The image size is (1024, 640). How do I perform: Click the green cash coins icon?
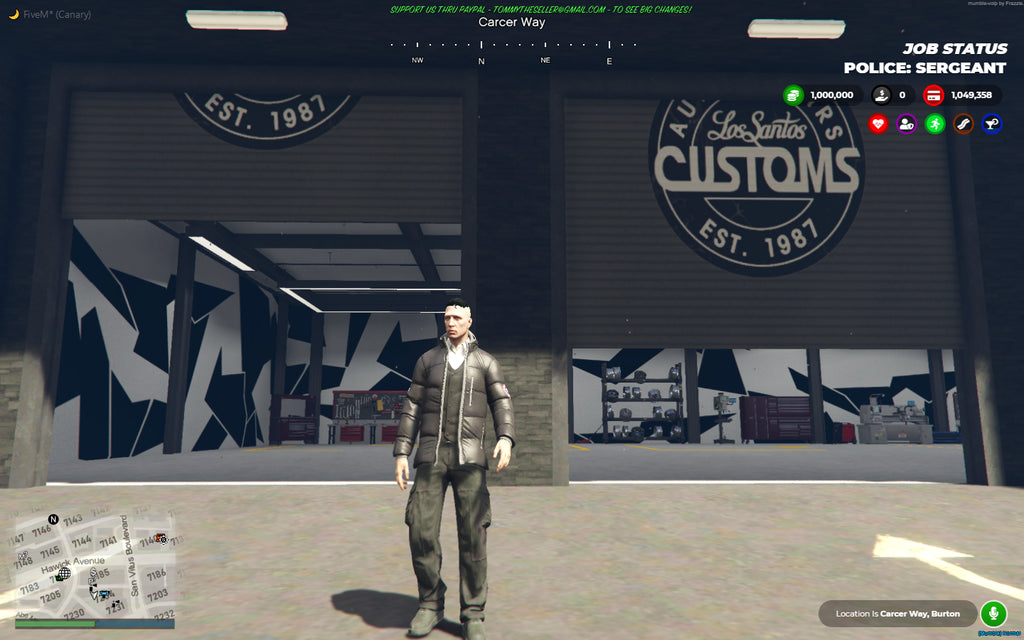point(793,95)
